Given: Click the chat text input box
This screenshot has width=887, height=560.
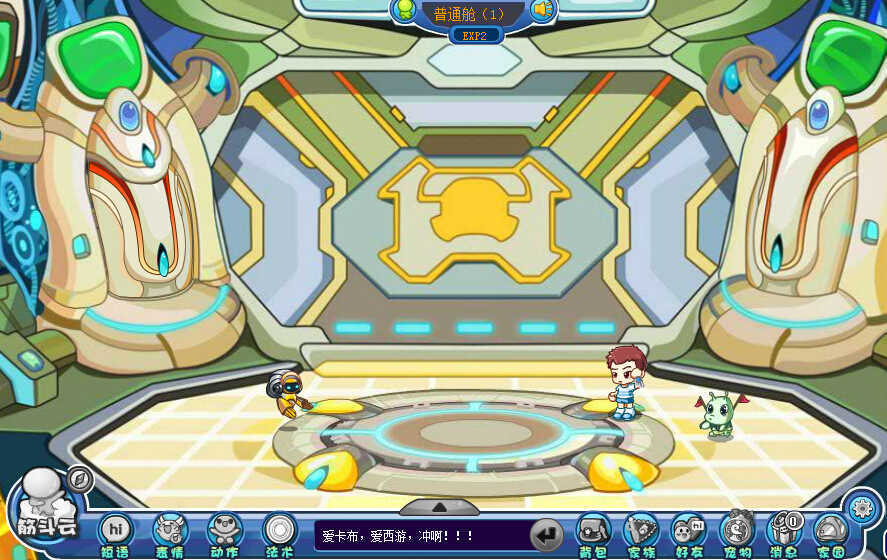Looking at the screenshot, I should click(x=420, y=536).
